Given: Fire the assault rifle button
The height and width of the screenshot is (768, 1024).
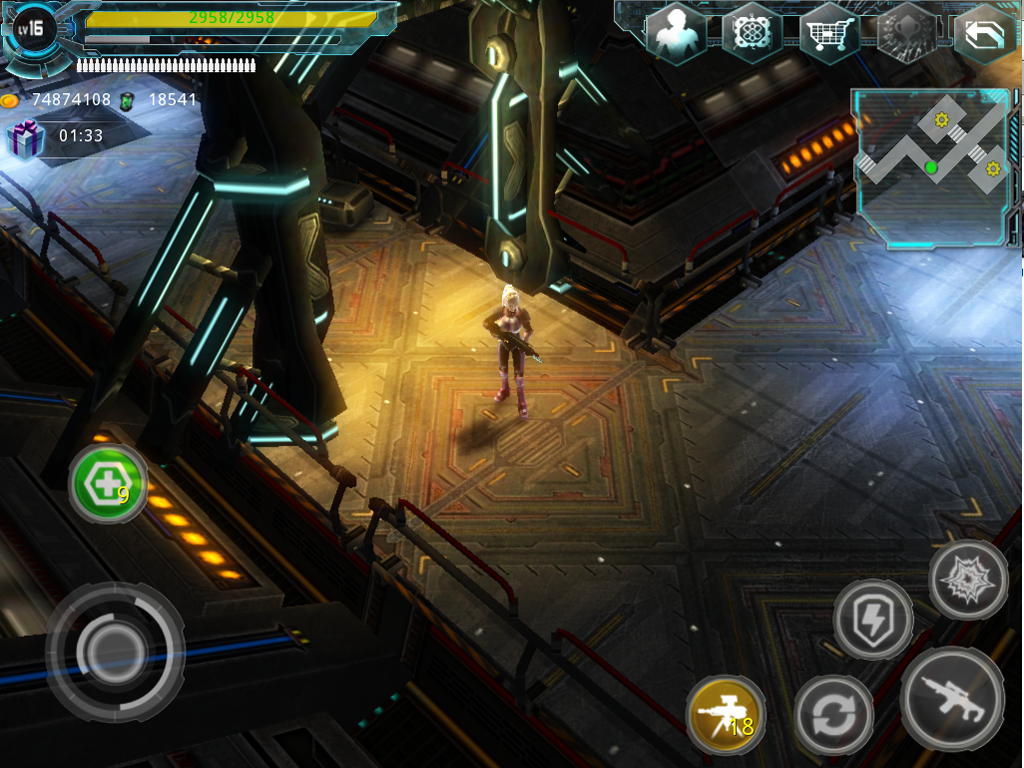Looking at the screenshot, I should [951, 697].
